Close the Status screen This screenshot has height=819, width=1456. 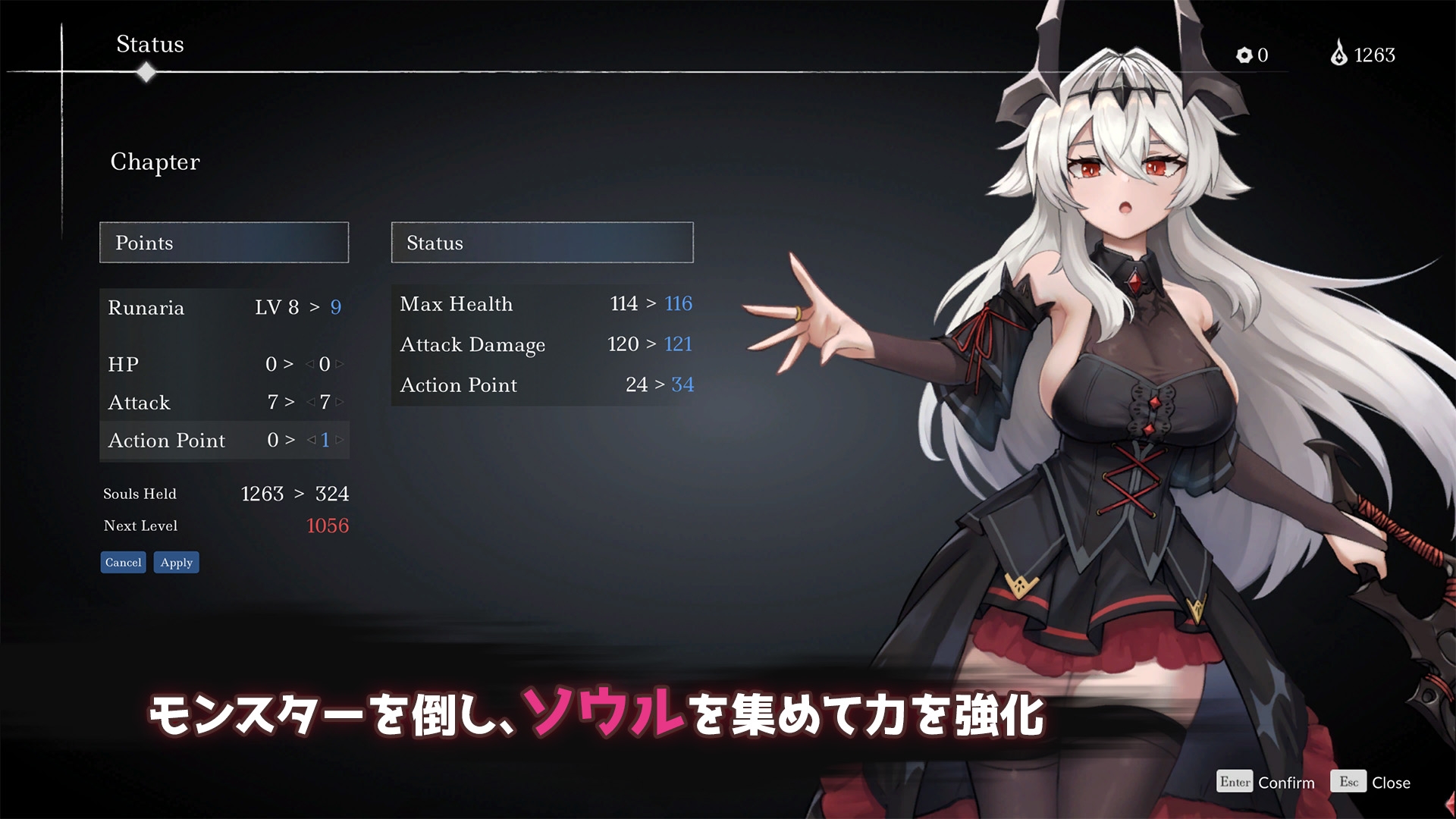1390,783
